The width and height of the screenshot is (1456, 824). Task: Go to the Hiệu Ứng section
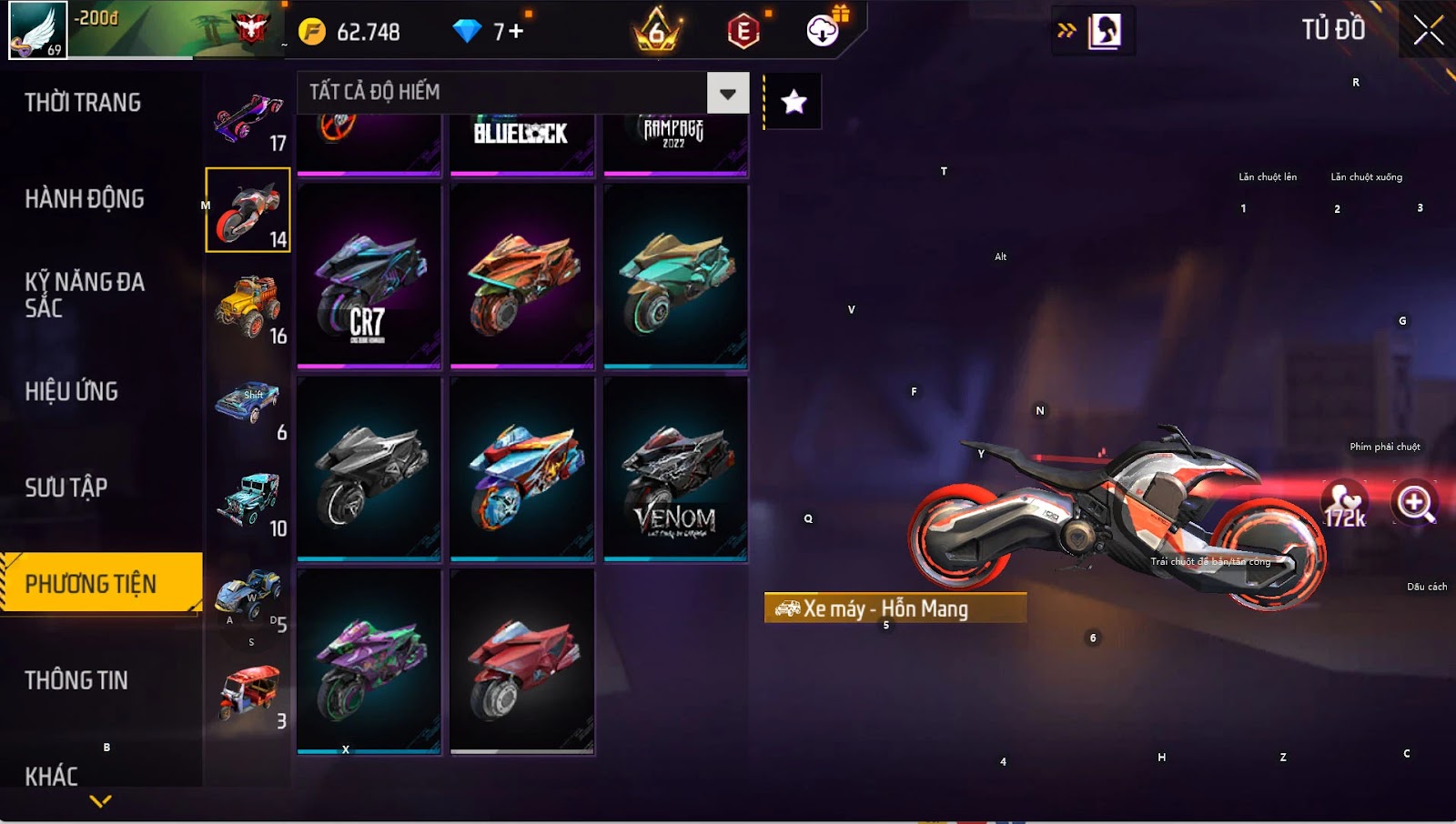(72, 392)
